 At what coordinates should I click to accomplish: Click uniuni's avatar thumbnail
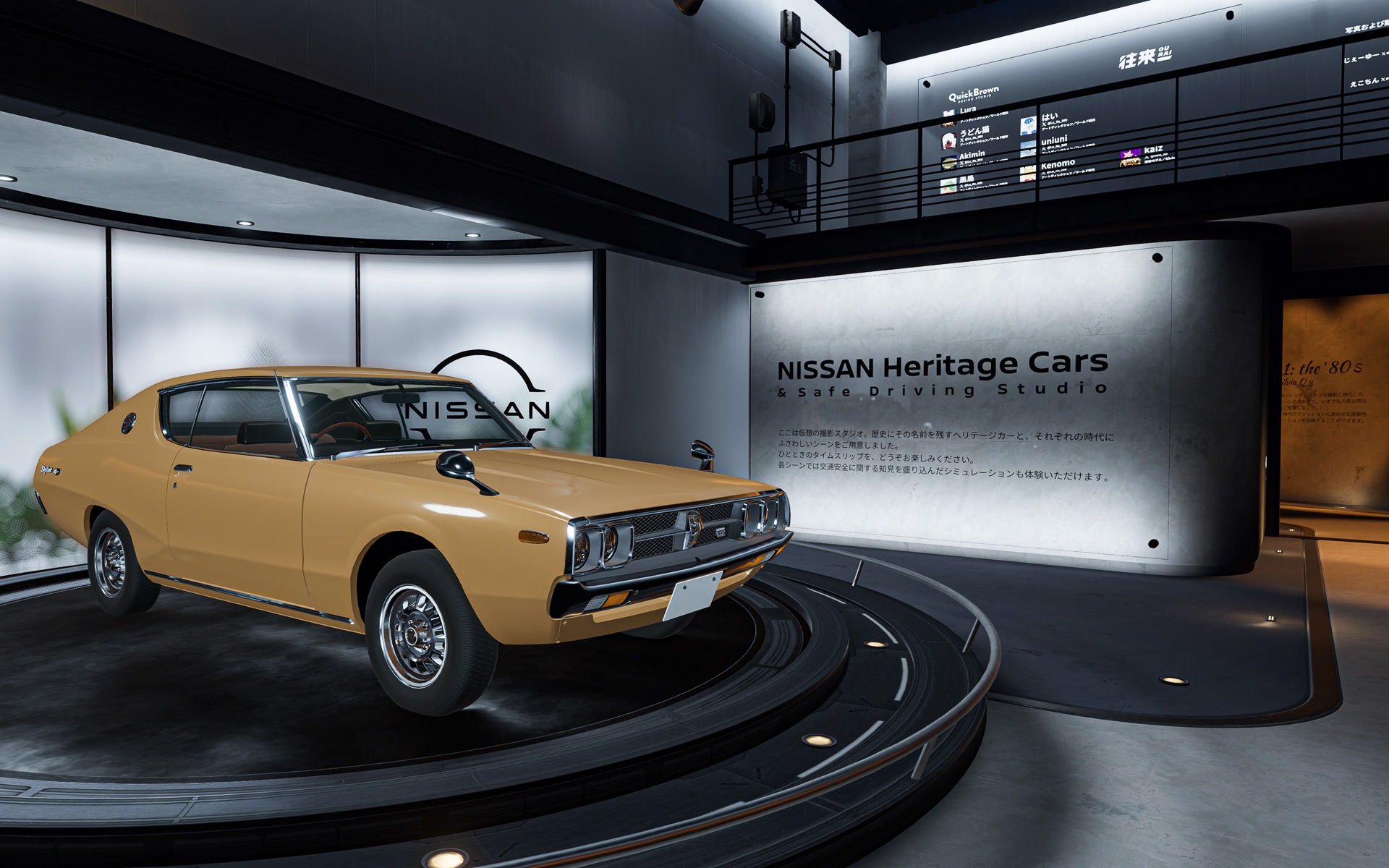[x=1028, y=149]
